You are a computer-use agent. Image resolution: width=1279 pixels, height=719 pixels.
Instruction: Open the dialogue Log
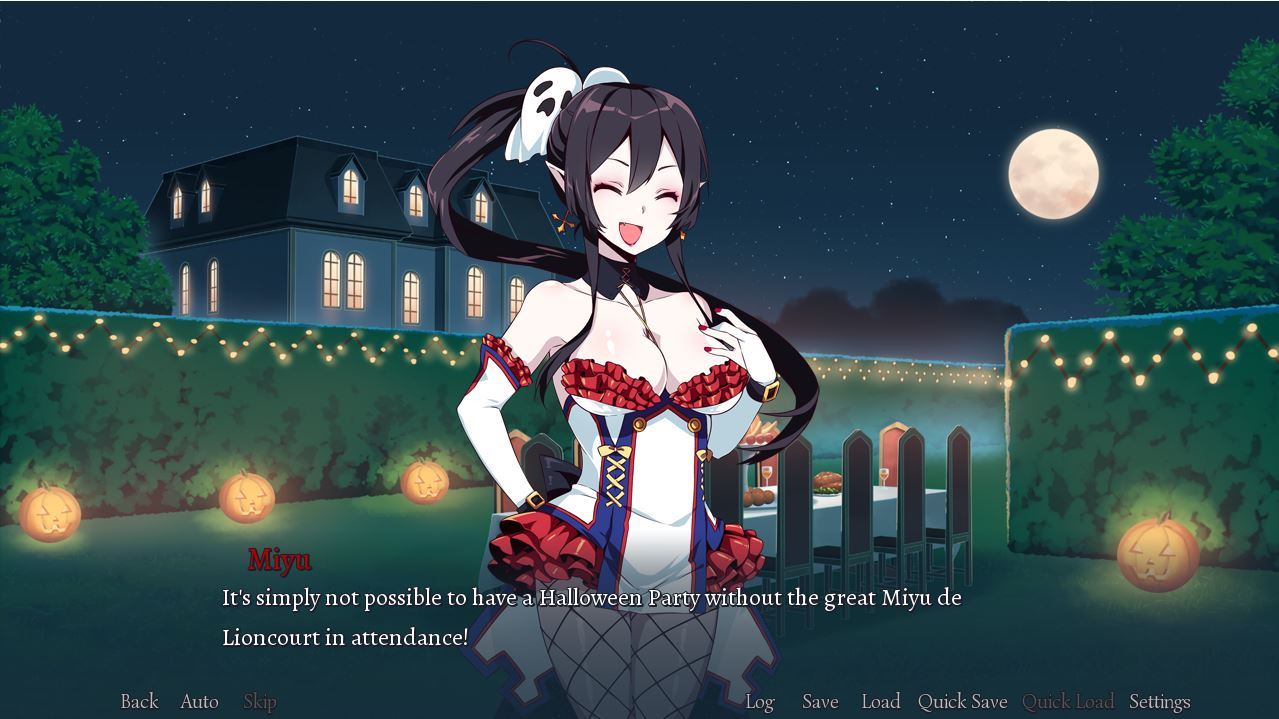(760, 702)
